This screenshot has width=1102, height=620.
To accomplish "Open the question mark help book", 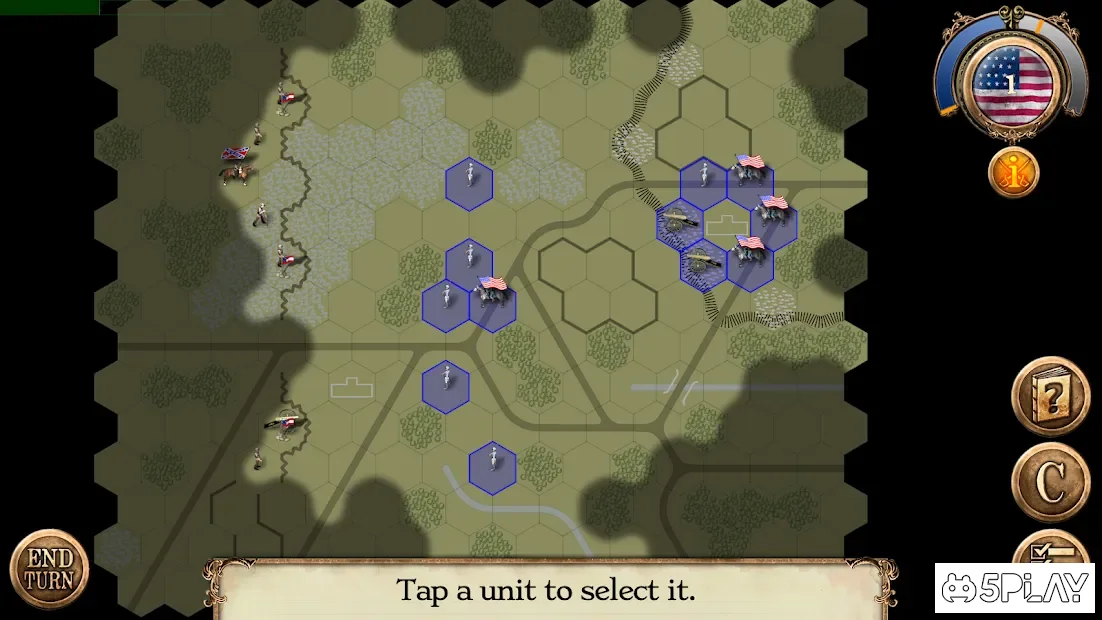I will pos(1049,396).
